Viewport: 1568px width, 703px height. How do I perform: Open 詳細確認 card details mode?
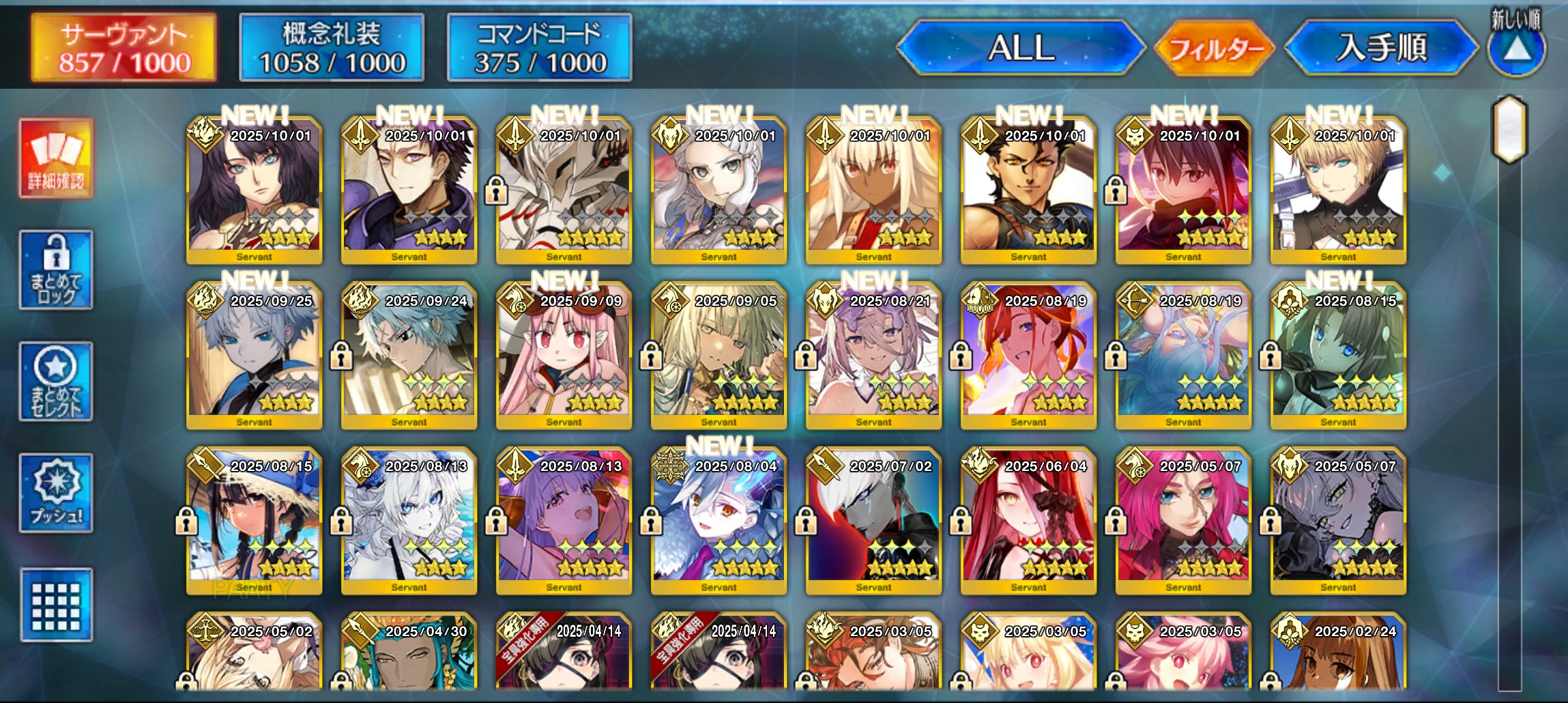pyautogui.click(x=56, y=158)
